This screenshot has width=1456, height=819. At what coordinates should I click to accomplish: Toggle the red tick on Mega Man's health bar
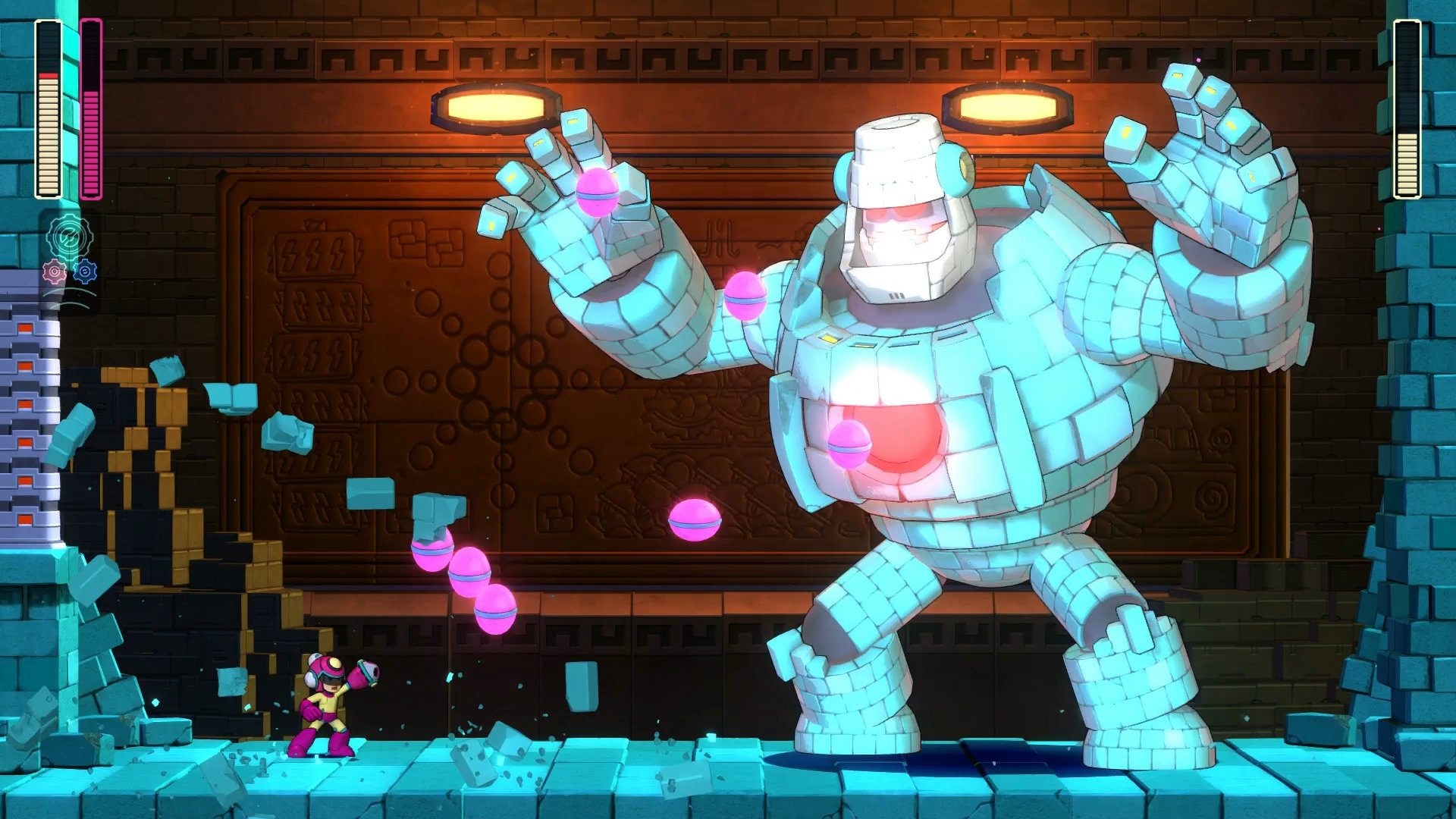pos(47,76)
